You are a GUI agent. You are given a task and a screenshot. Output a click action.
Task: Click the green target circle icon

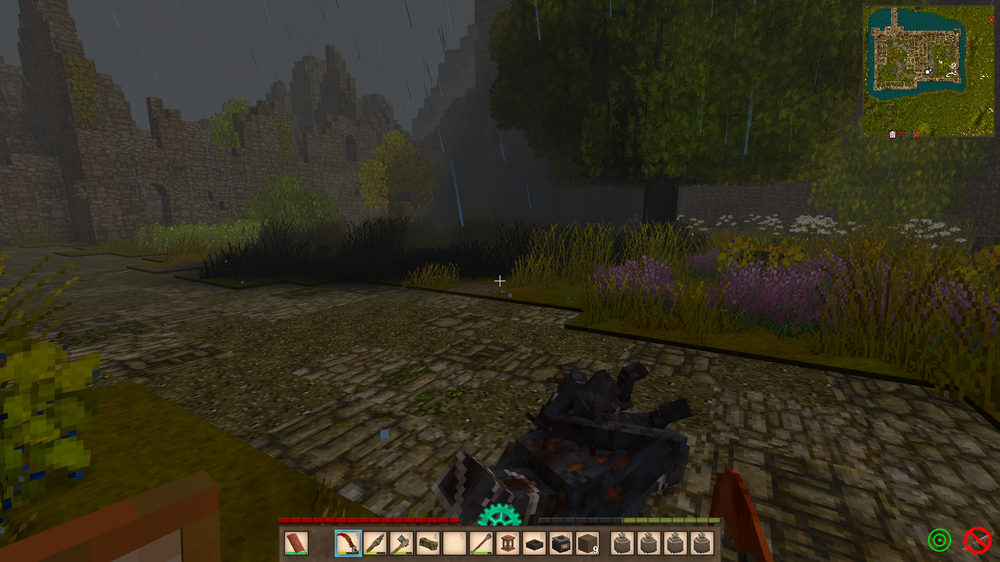pos(938,541)
